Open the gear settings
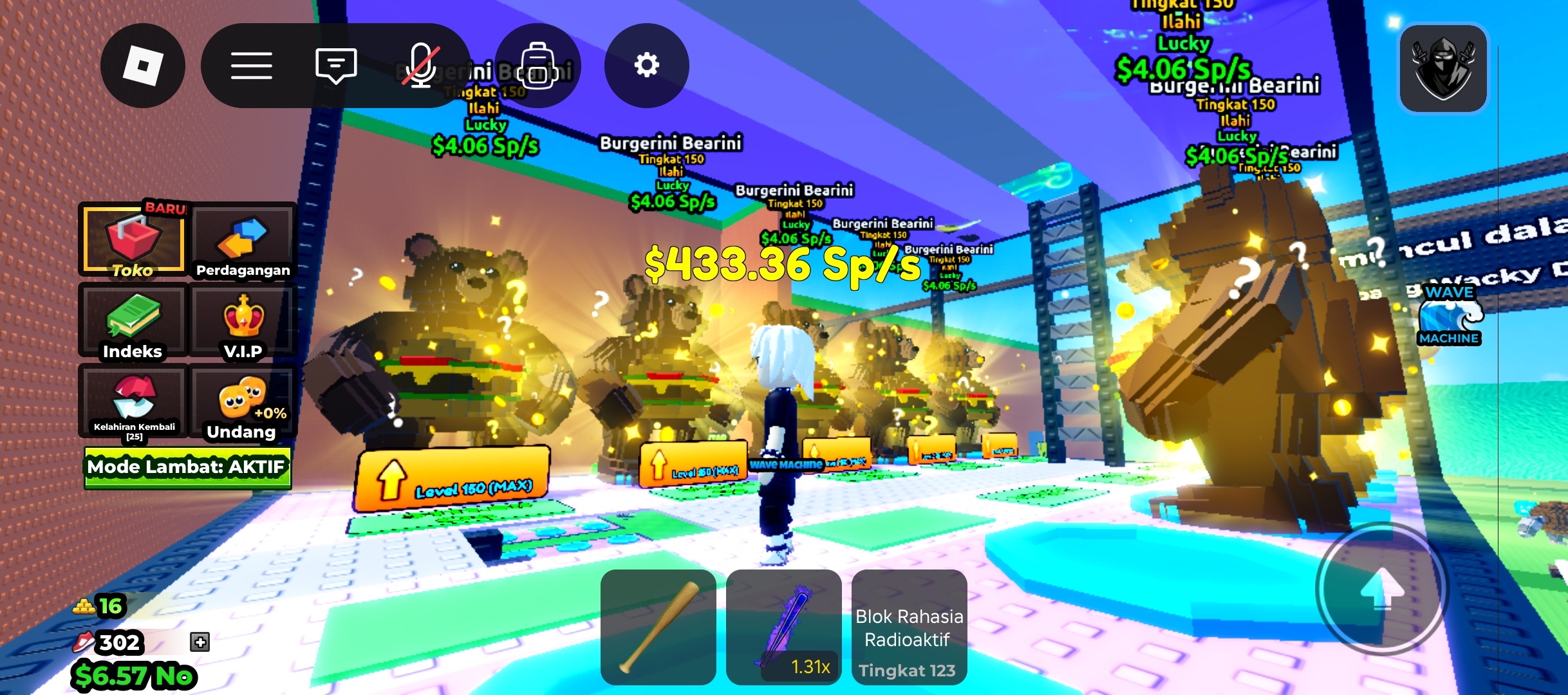 coord(646,66)
